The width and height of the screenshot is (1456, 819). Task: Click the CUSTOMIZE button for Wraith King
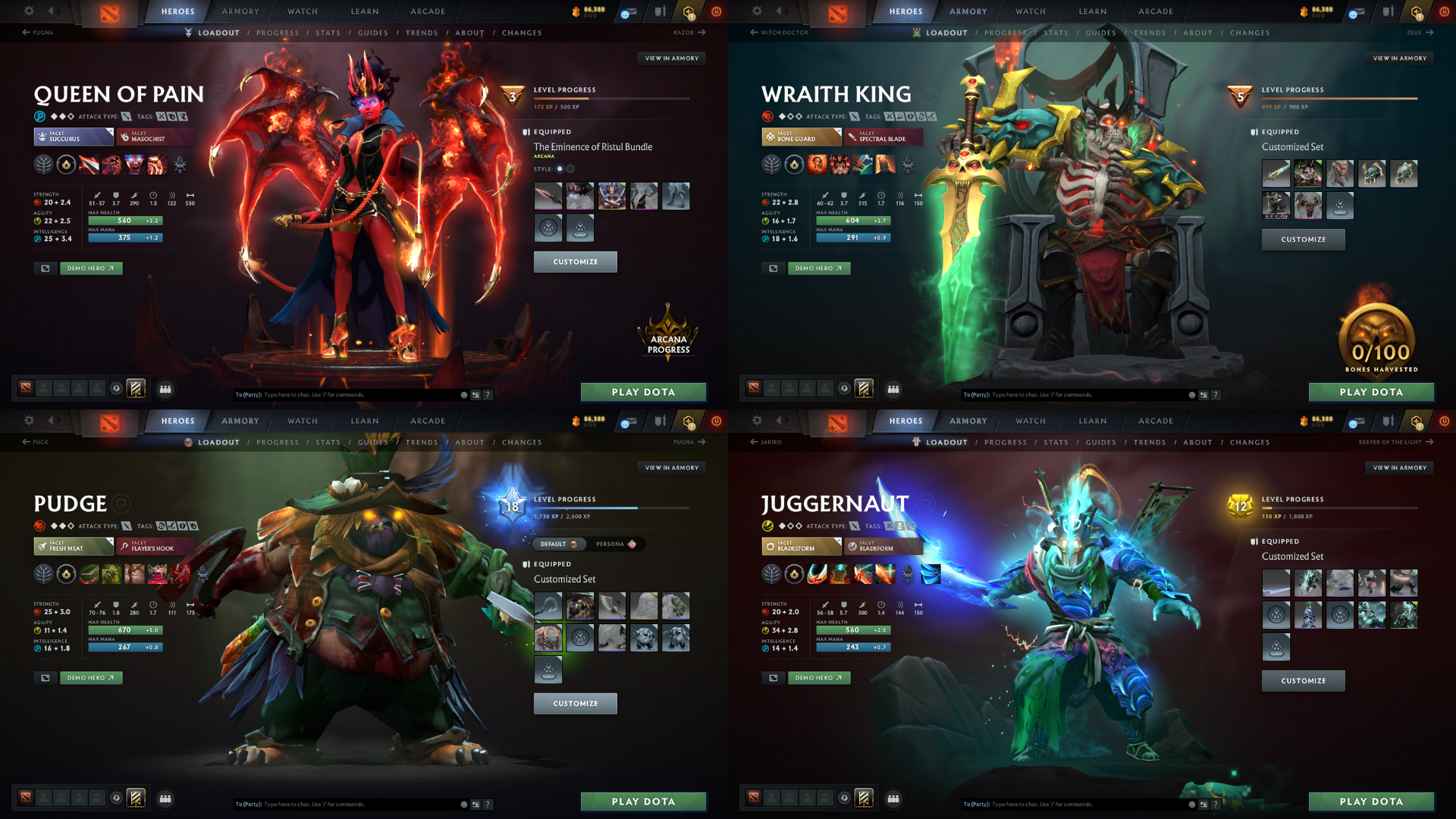[1303, 239]
